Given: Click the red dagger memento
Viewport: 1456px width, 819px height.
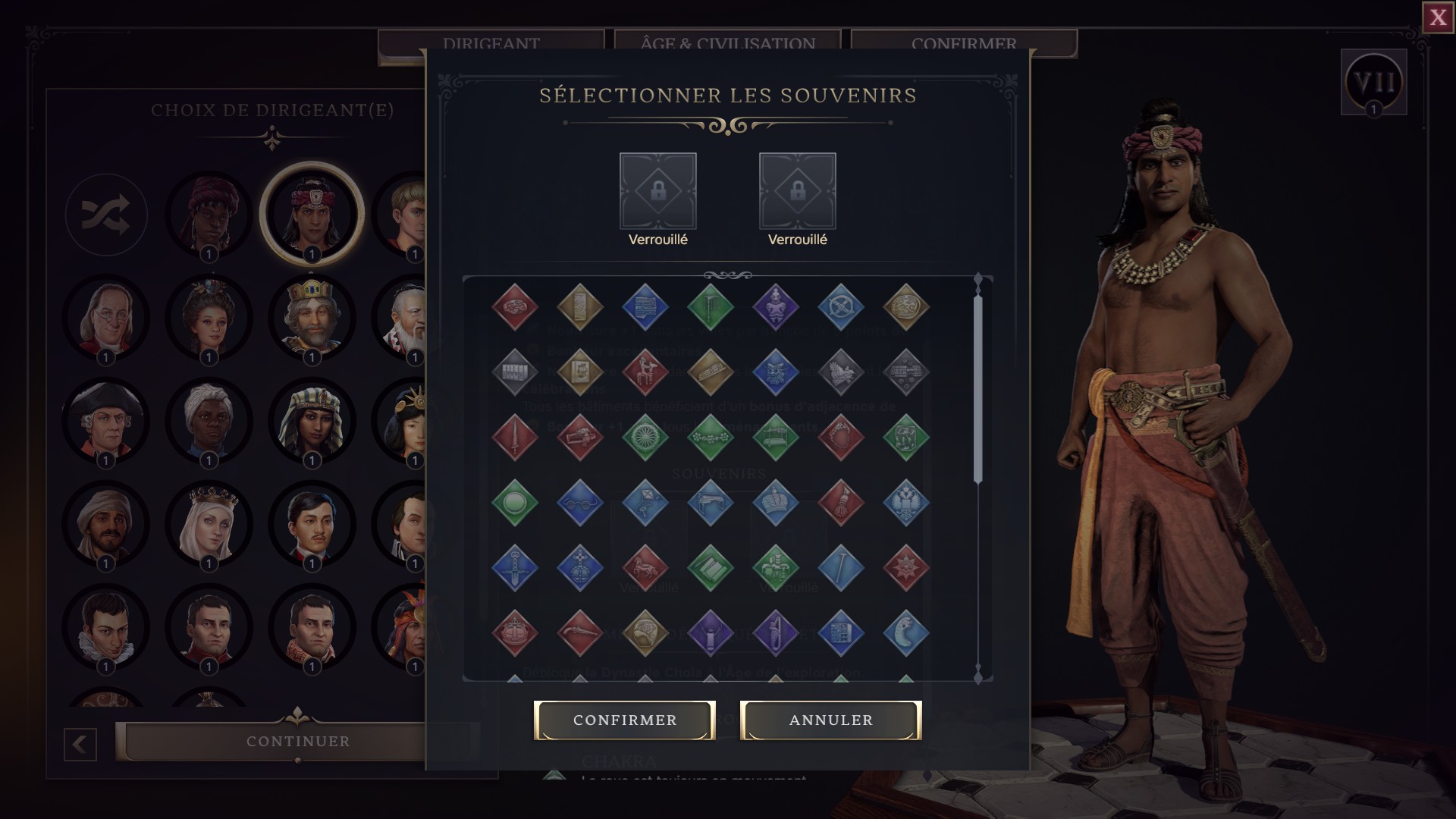Looking at the screenshot, I should pos(514,437).
